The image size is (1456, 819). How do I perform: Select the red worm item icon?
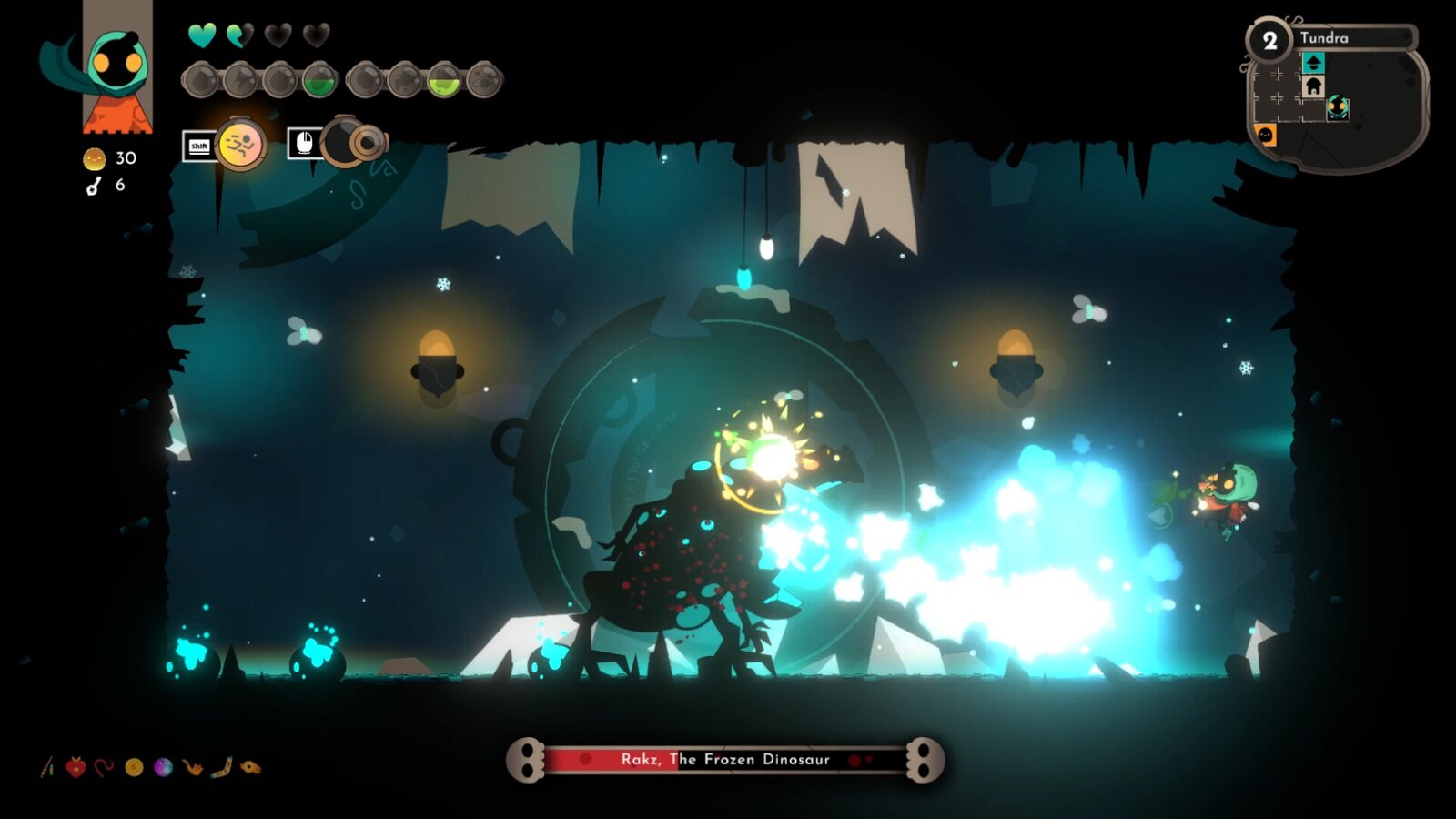pos(105,768)
